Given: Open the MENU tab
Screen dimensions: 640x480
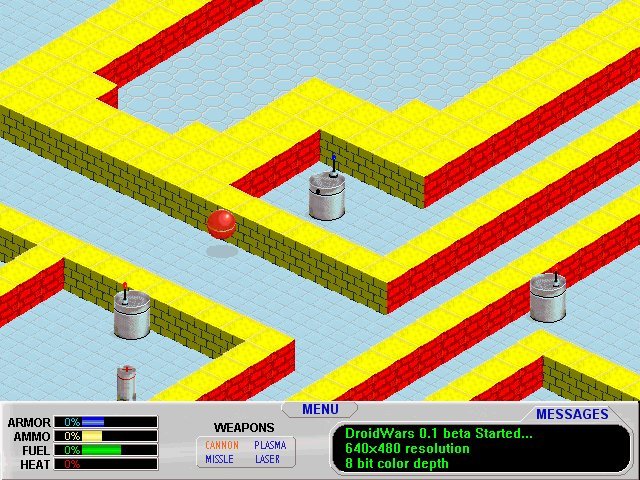Looking at the screenshot, I should tap(320, 409).
